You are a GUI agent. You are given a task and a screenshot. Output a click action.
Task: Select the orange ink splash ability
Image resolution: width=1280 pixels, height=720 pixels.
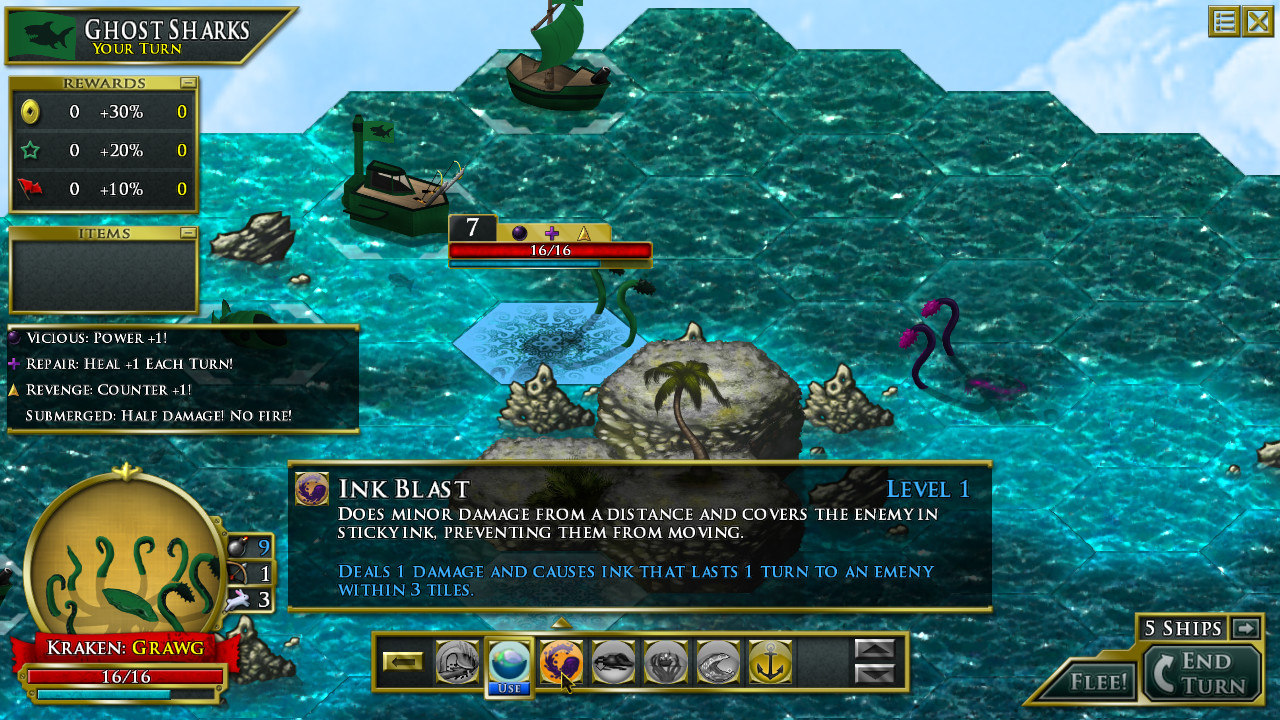click(x=560, y=662)
